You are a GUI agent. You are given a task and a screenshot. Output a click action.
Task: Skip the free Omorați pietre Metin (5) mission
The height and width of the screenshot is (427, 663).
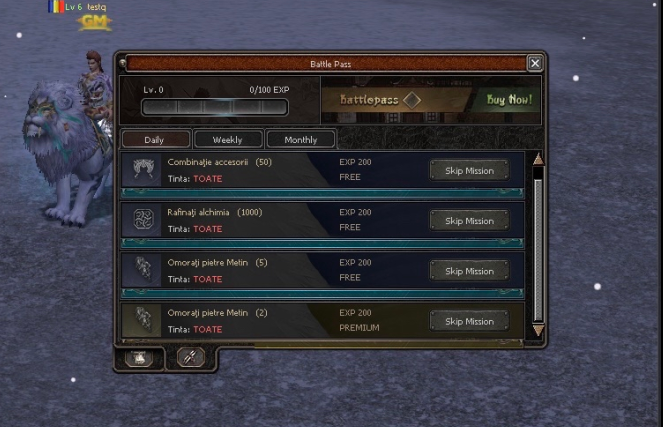pyautogui.click(x=469, y=271)
